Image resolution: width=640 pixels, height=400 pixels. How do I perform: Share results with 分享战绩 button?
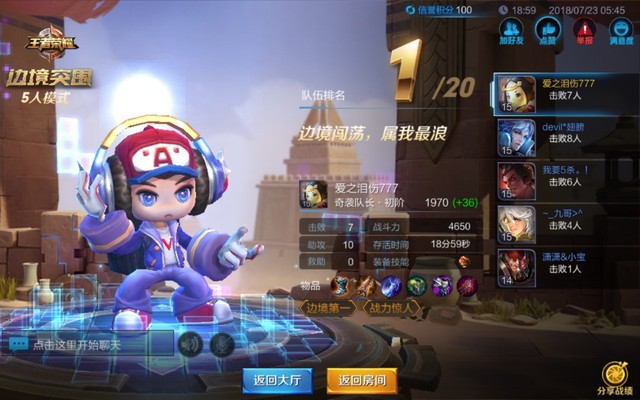click(x=614, y=378)
